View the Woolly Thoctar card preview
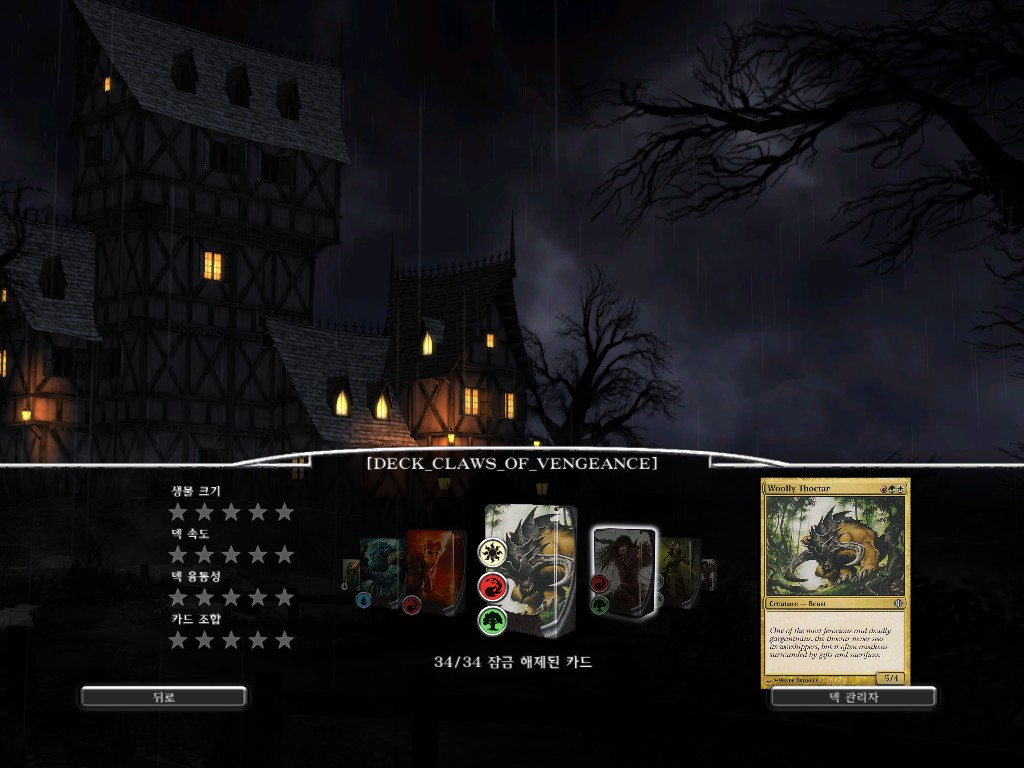 tap(835, 583)
